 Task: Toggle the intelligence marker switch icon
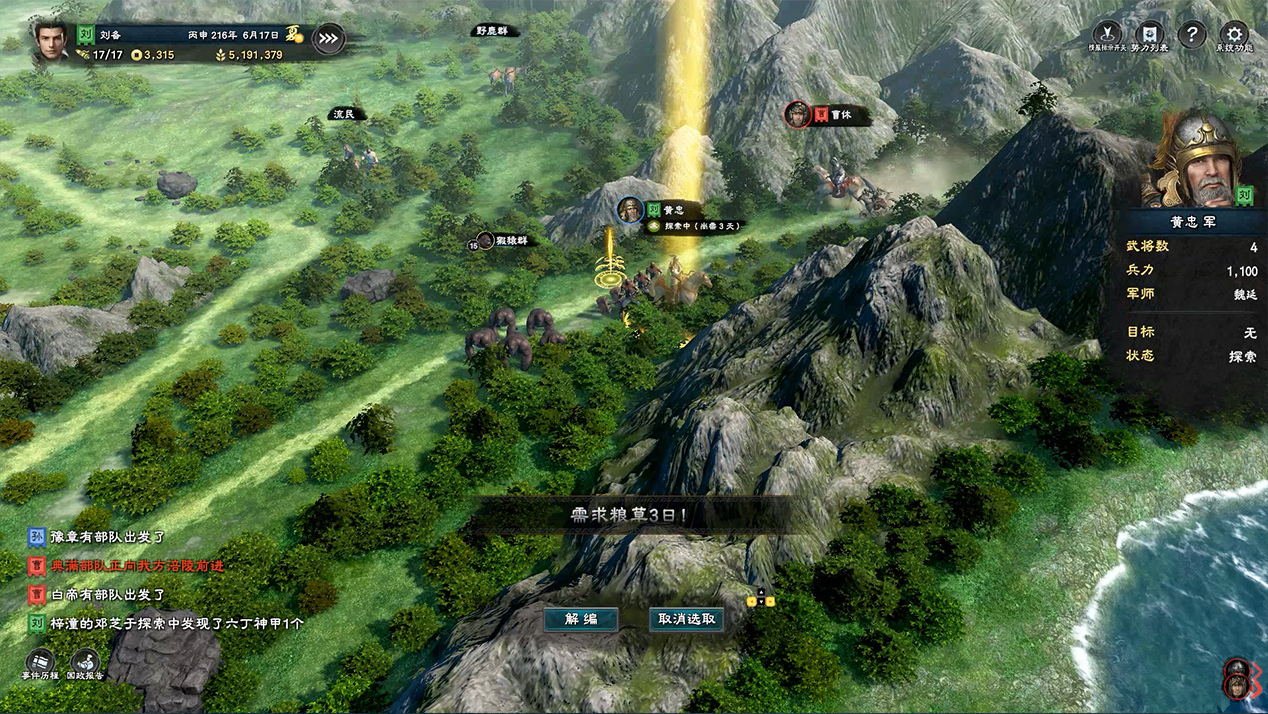tap(1107, 37)
